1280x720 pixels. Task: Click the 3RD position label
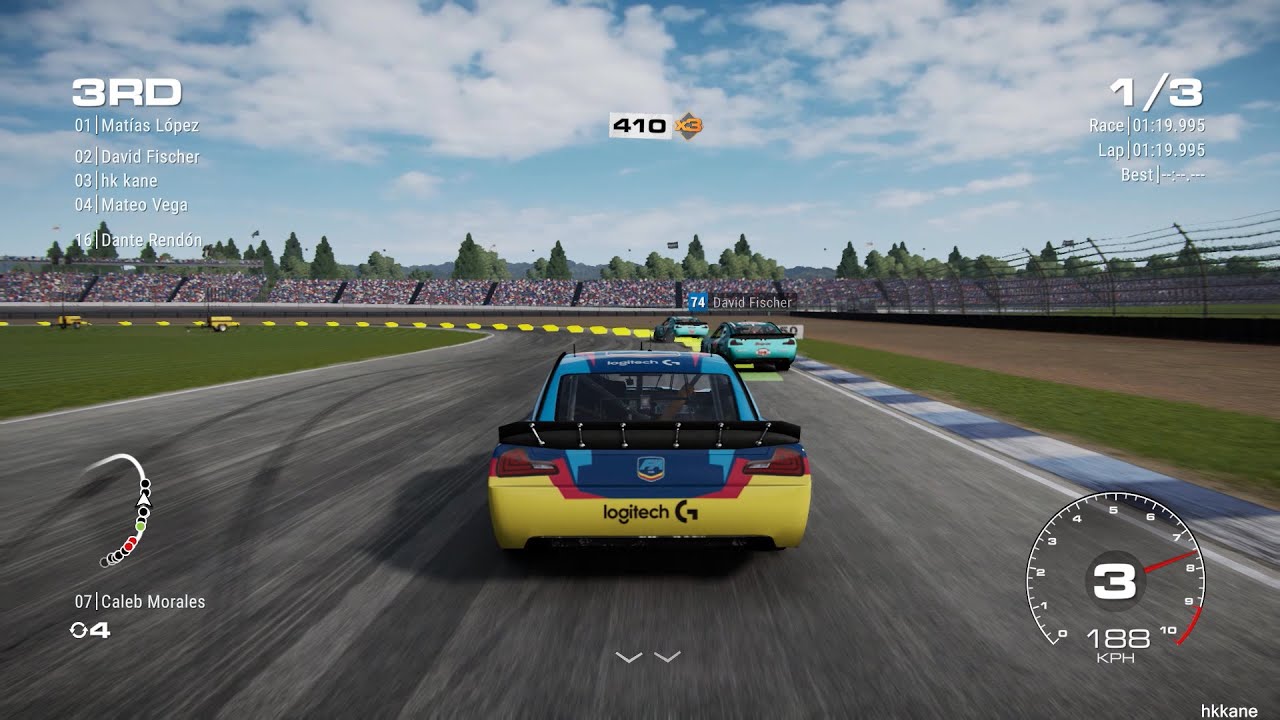click(x=125, y=92)
